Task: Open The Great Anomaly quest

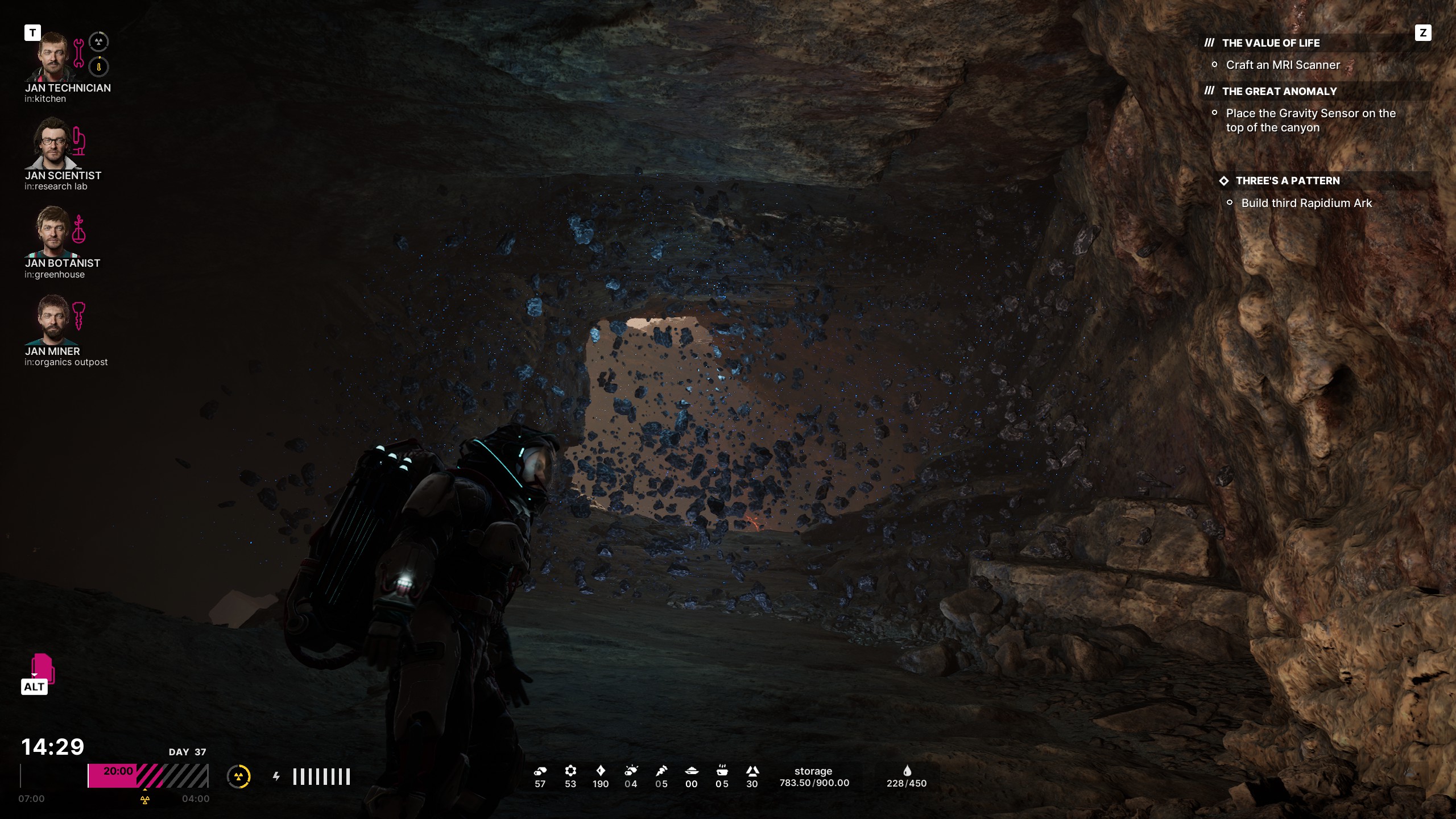Action: [1279, 92]
